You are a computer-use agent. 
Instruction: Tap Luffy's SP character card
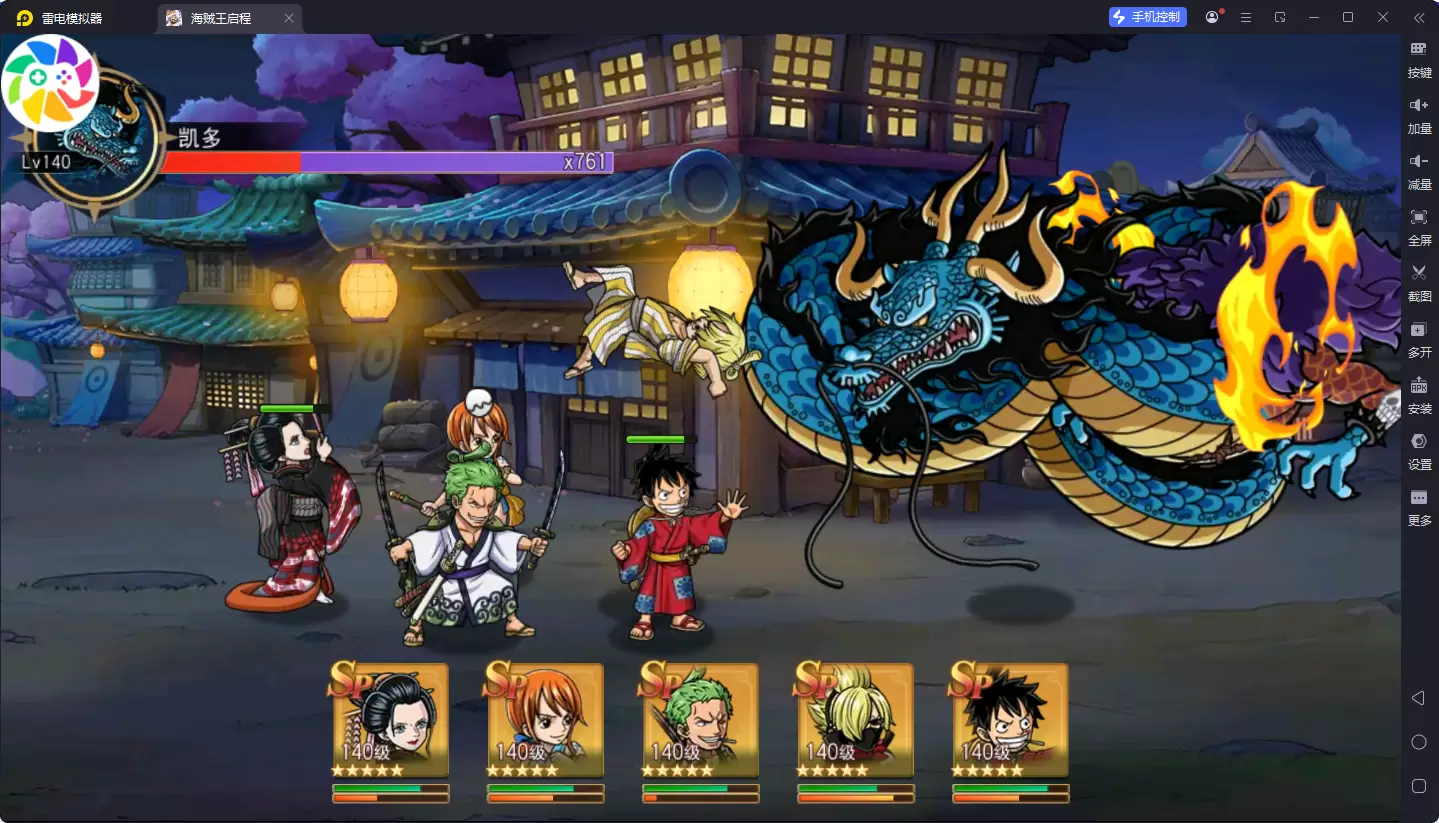click(1011, 721)
